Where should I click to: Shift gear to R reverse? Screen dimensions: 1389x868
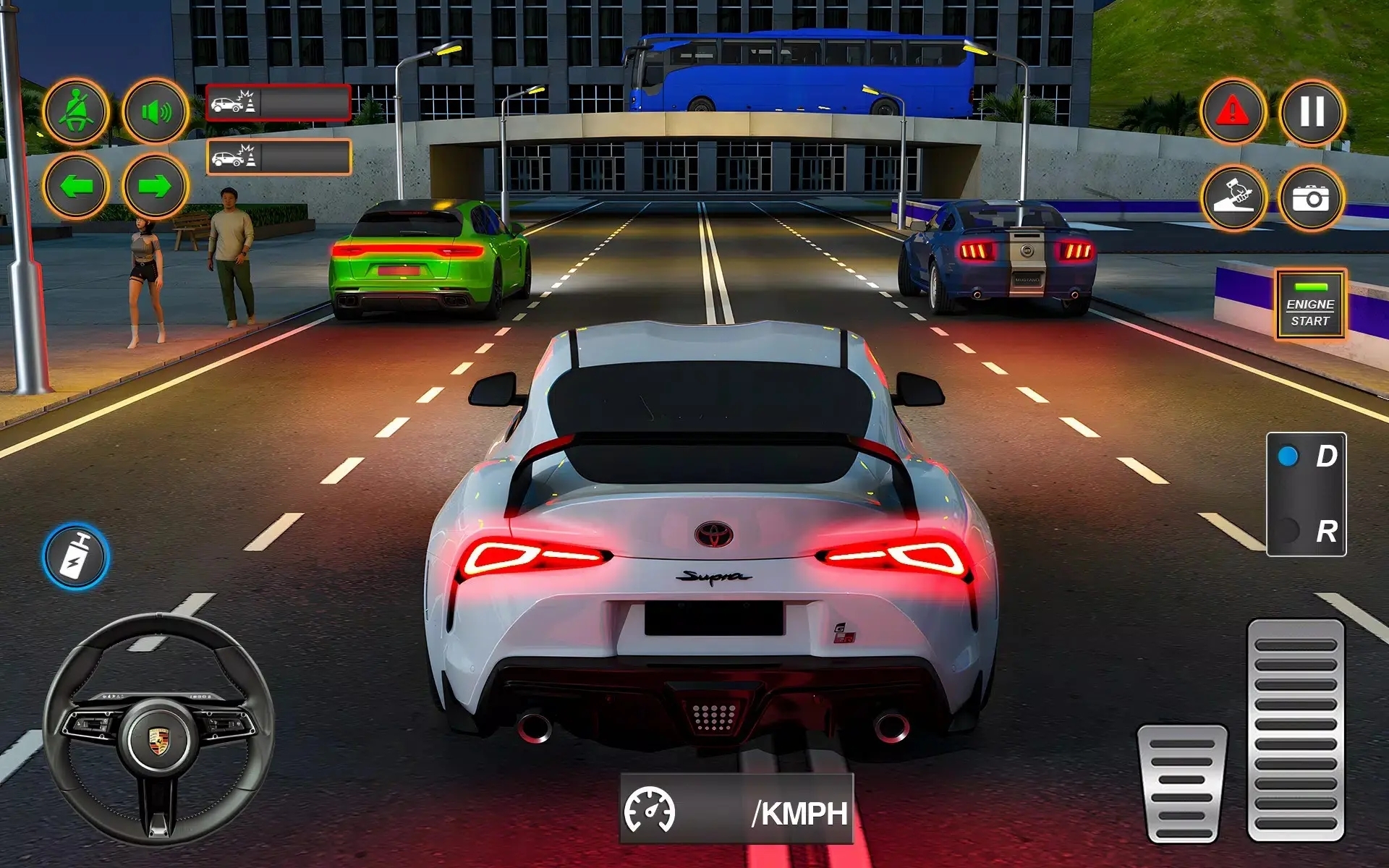point(1306,532)
